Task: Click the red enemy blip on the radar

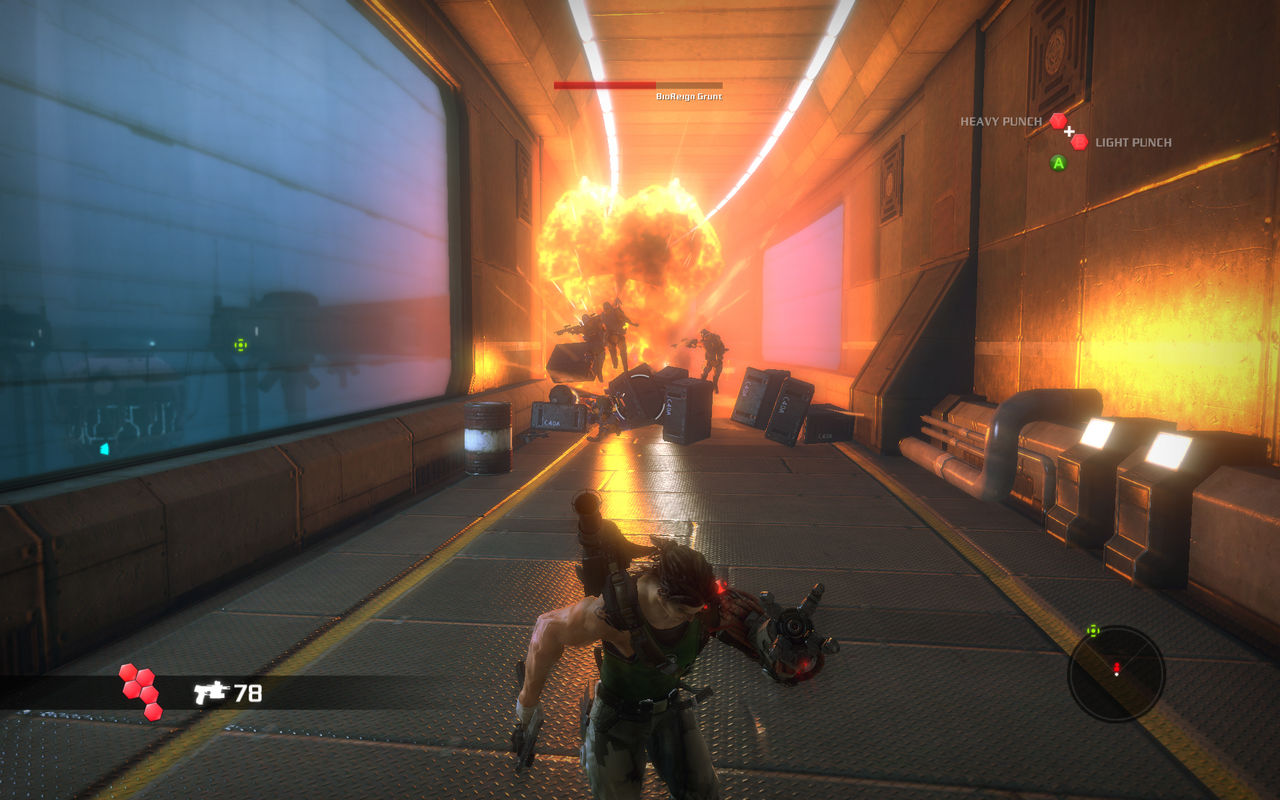Action: 1117,666
